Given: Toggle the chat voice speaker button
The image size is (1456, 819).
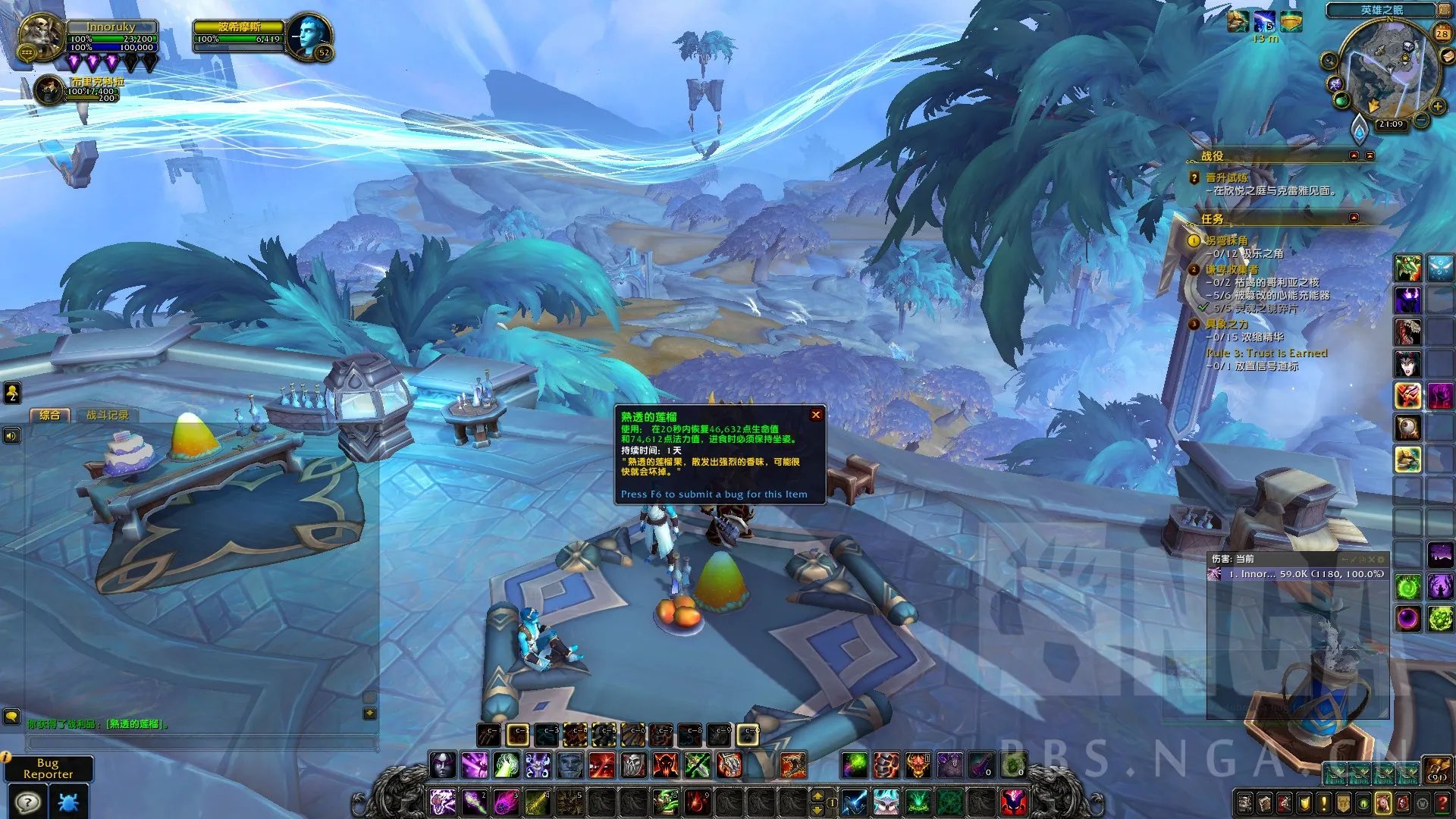Looking at the screenshot, I should point(11,435).
